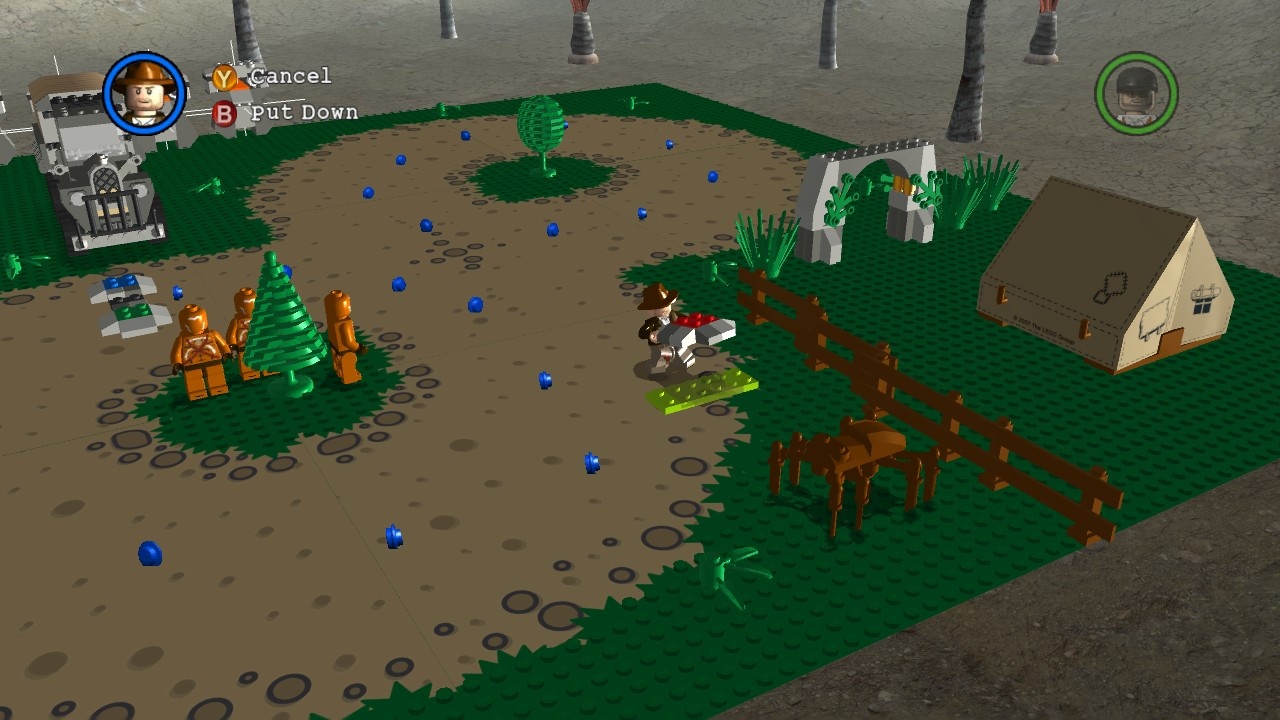Select the Cancel menu entry
This screenshot has width=1280, height=720.
coord(290,75)
